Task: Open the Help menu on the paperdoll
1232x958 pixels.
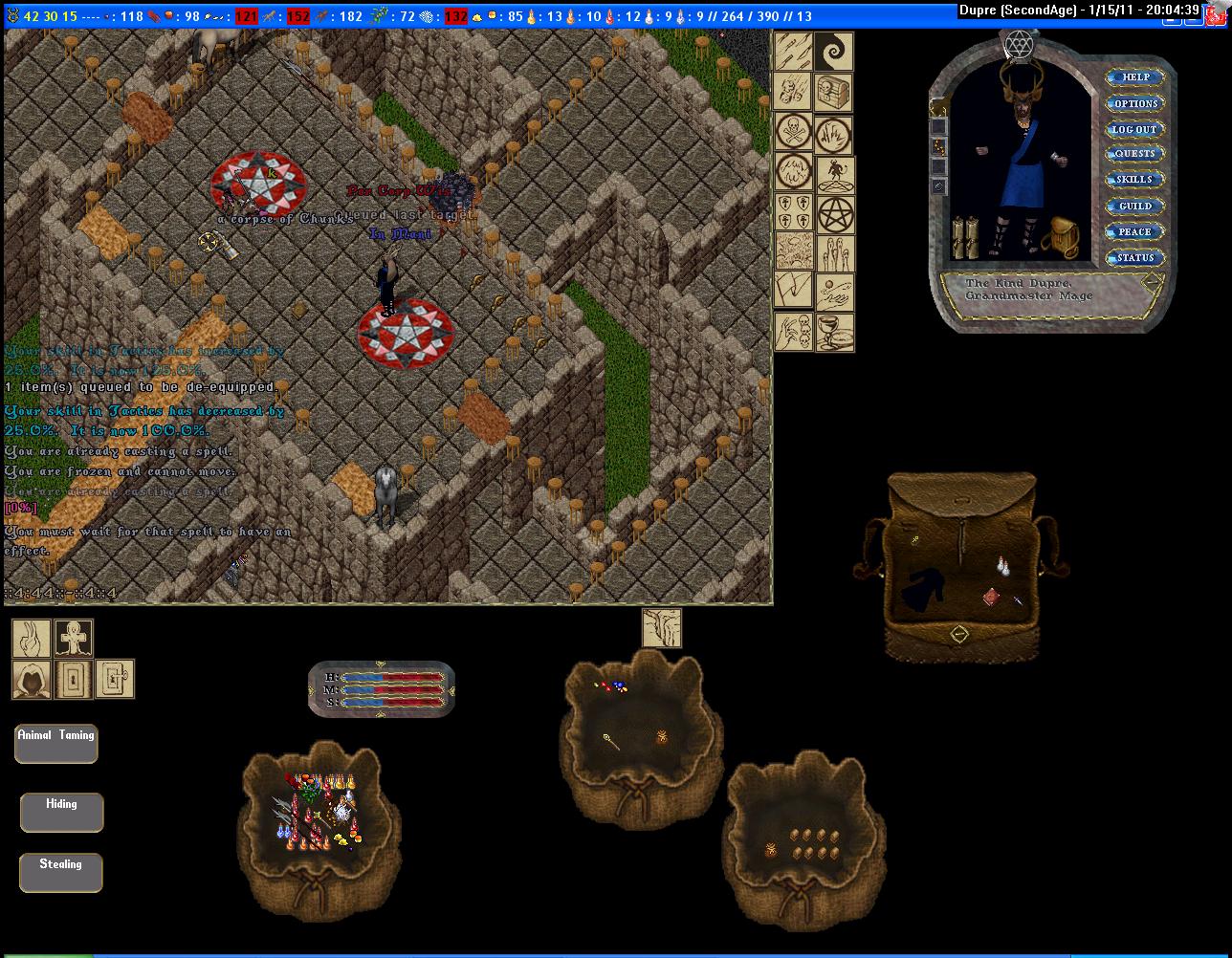Action: (x=1134, y=77)
